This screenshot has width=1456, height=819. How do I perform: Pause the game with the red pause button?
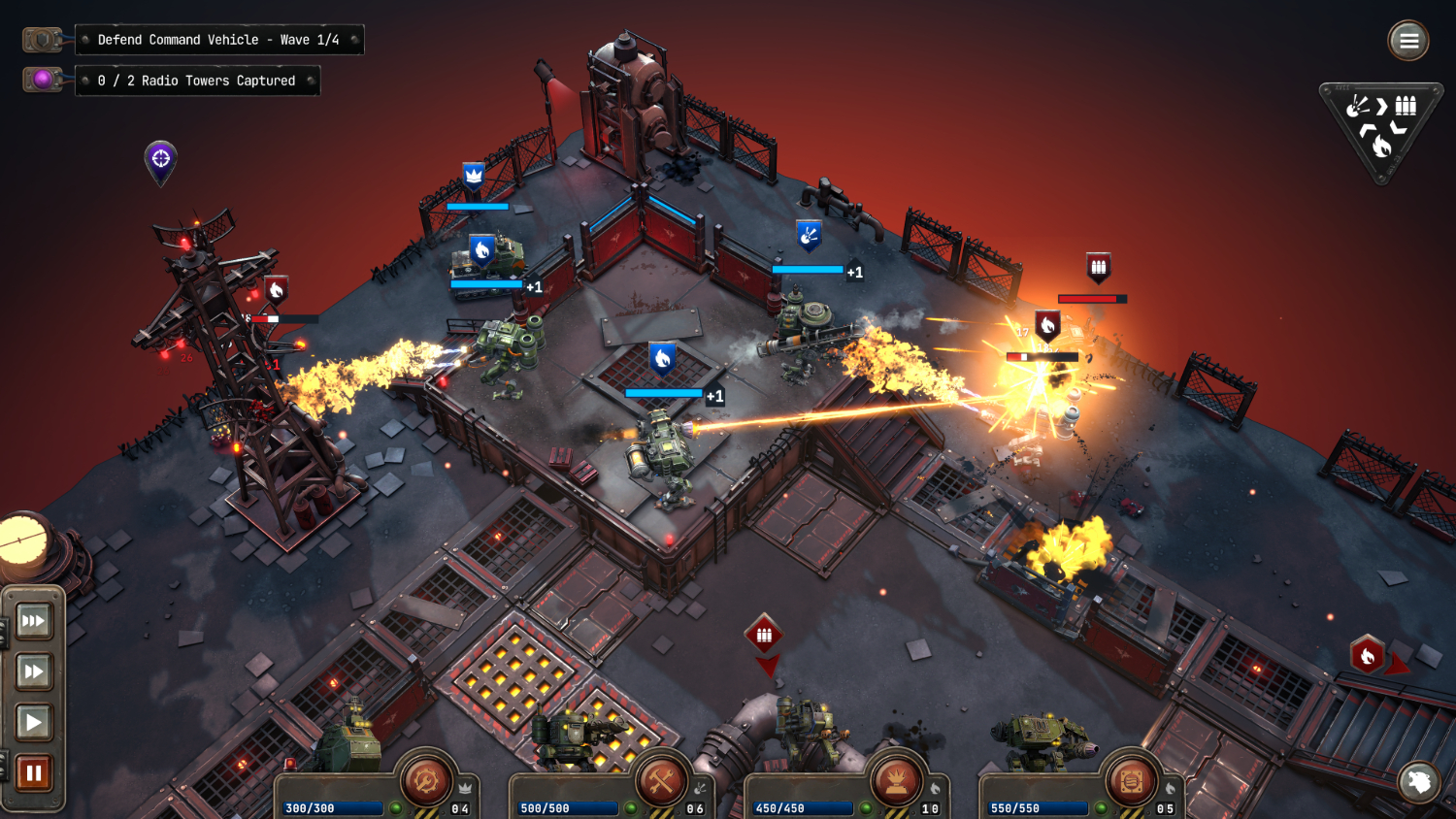[x=33, y=772]
